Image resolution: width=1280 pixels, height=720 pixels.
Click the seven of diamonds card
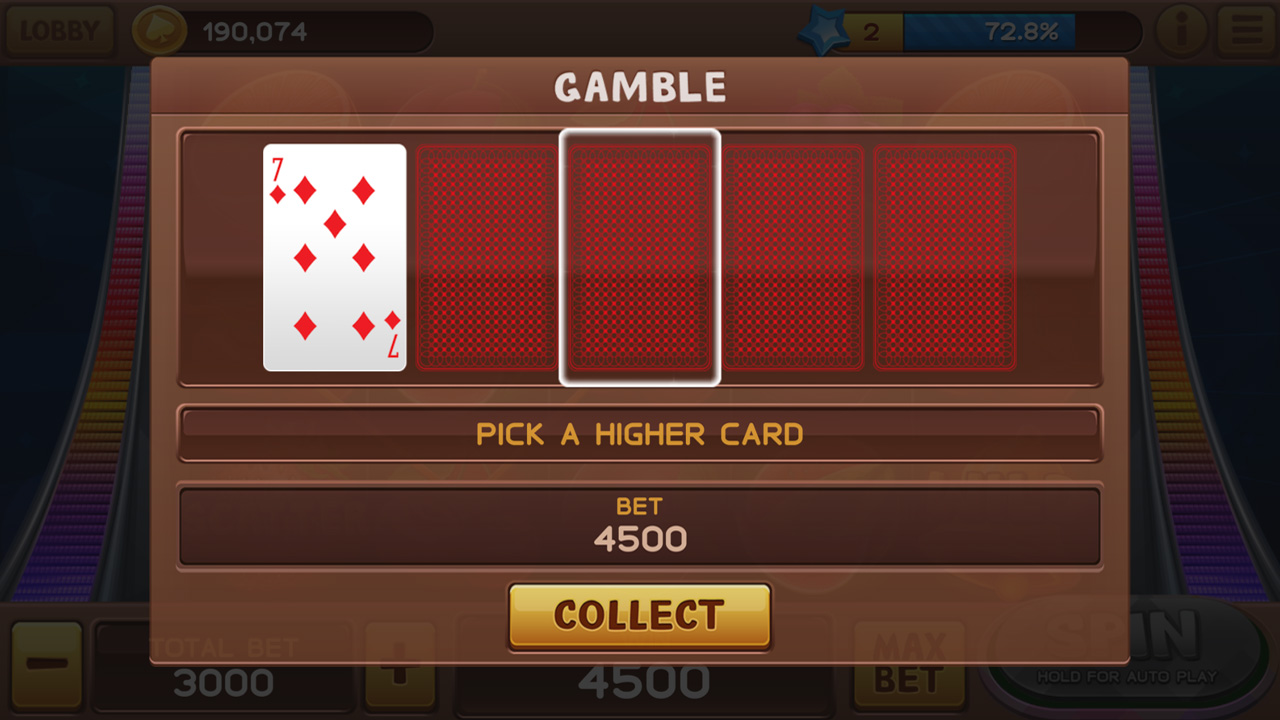335,255
